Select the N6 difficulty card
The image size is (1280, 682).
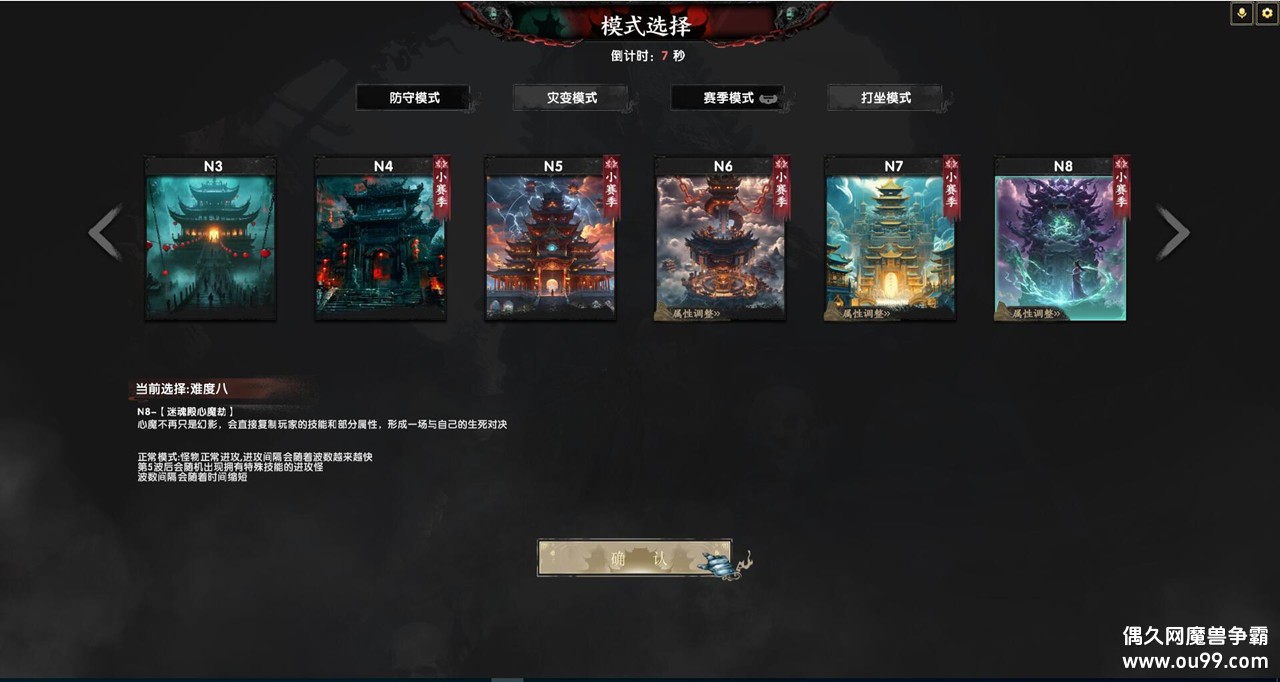(720, 240)
